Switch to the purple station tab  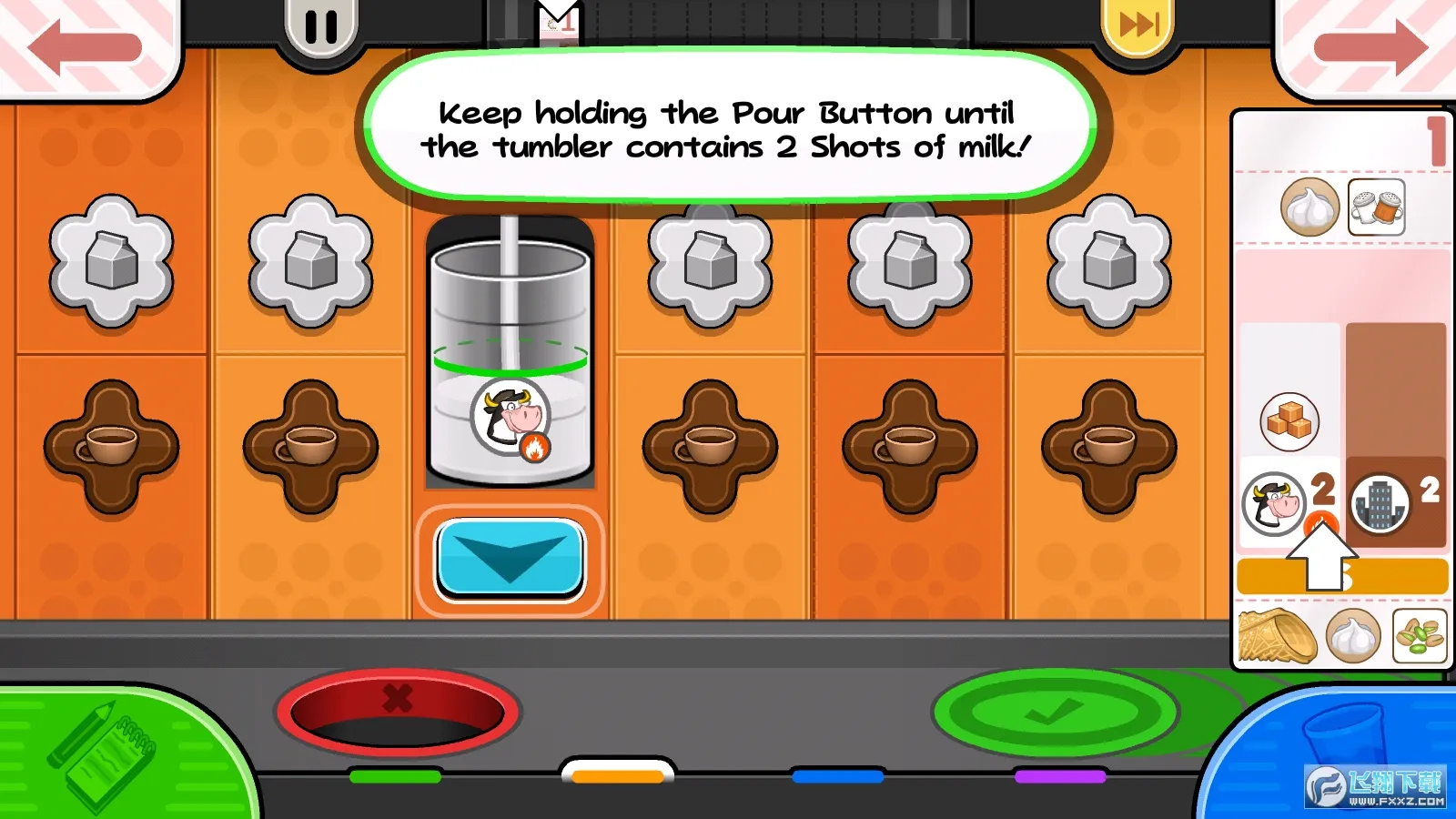[x=1060, y=776]
